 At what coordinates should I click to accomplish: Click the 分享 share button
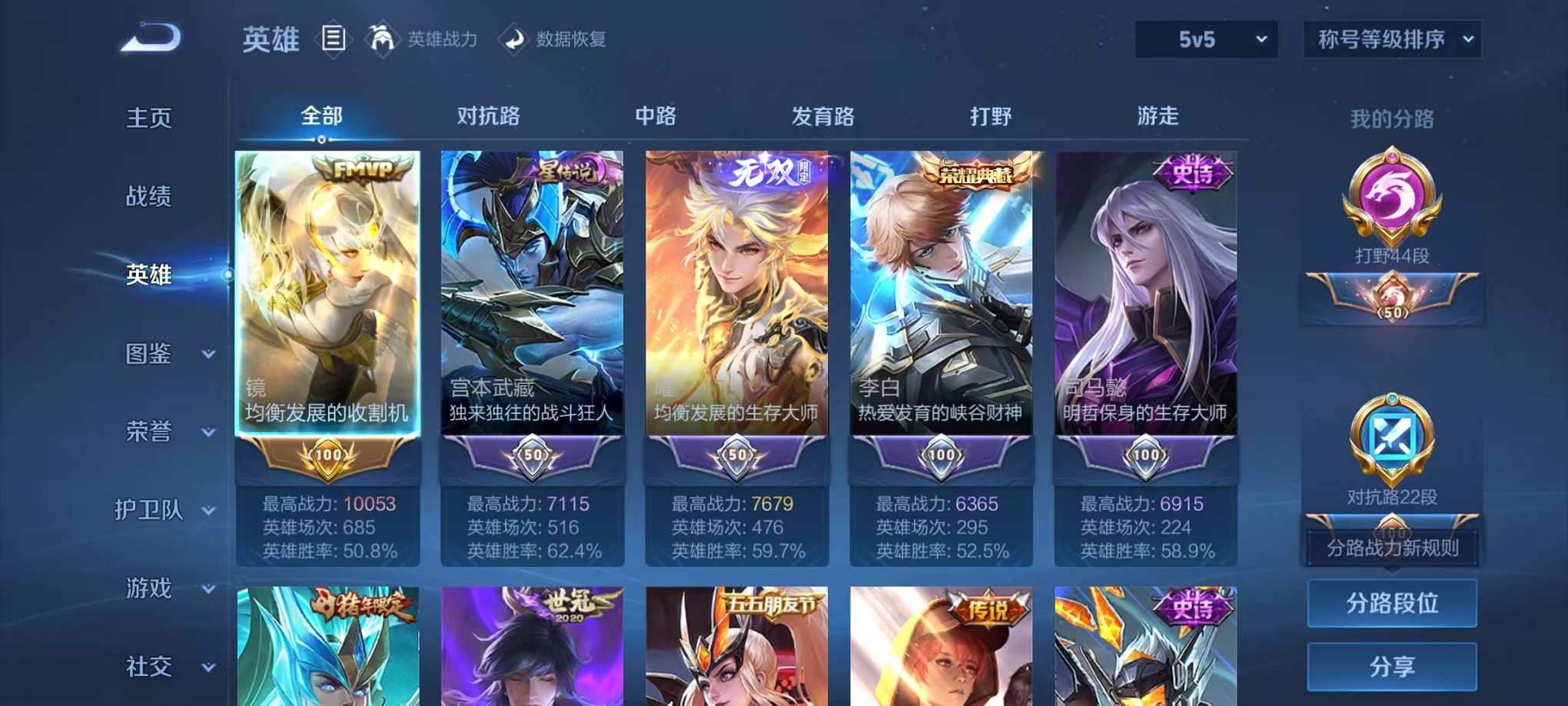pos(1392,666)
